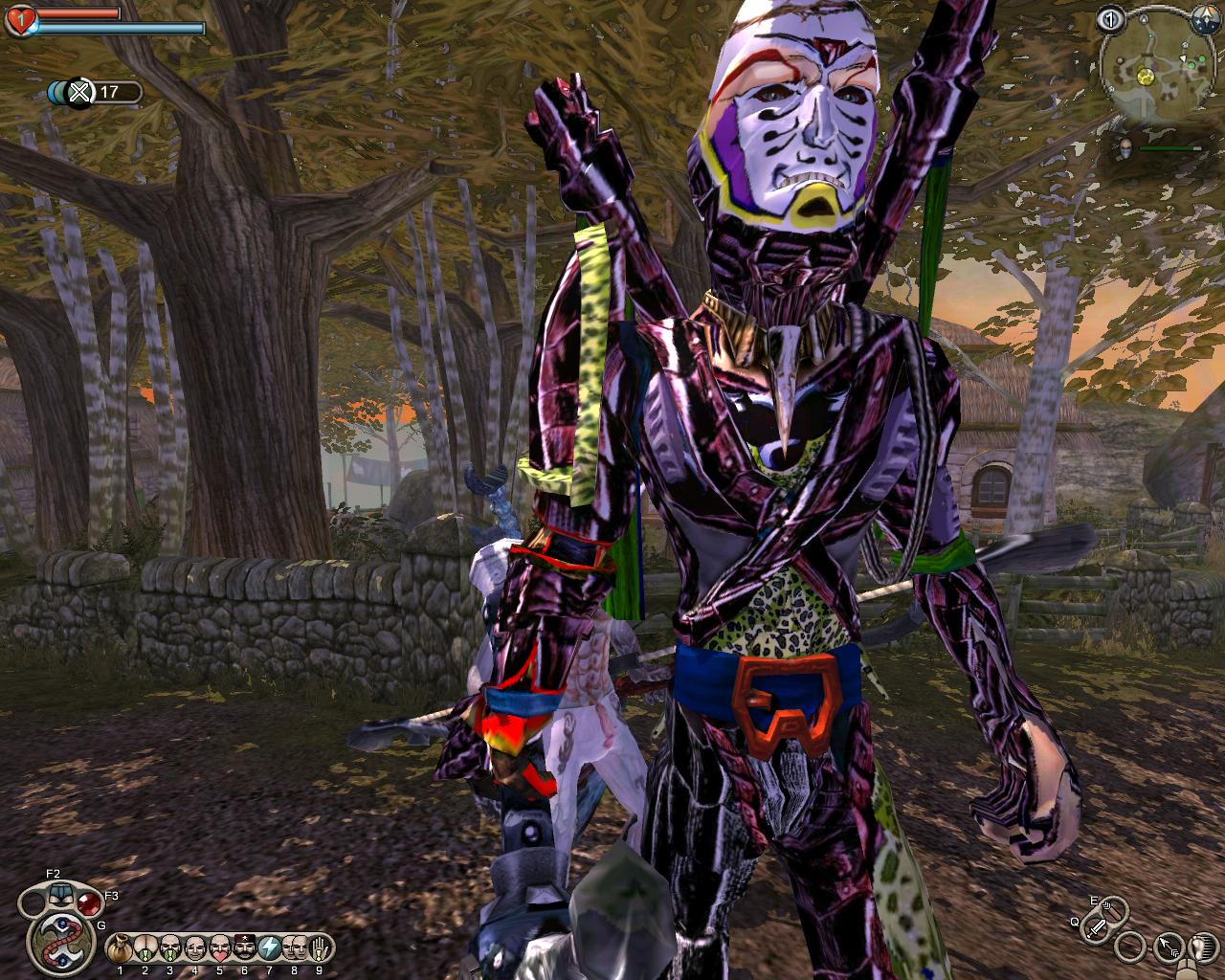The height and width of the screenshot is (980, 1225).
Task: Toggle the footprint sneak icon
Action: (x=1202, y=947)
